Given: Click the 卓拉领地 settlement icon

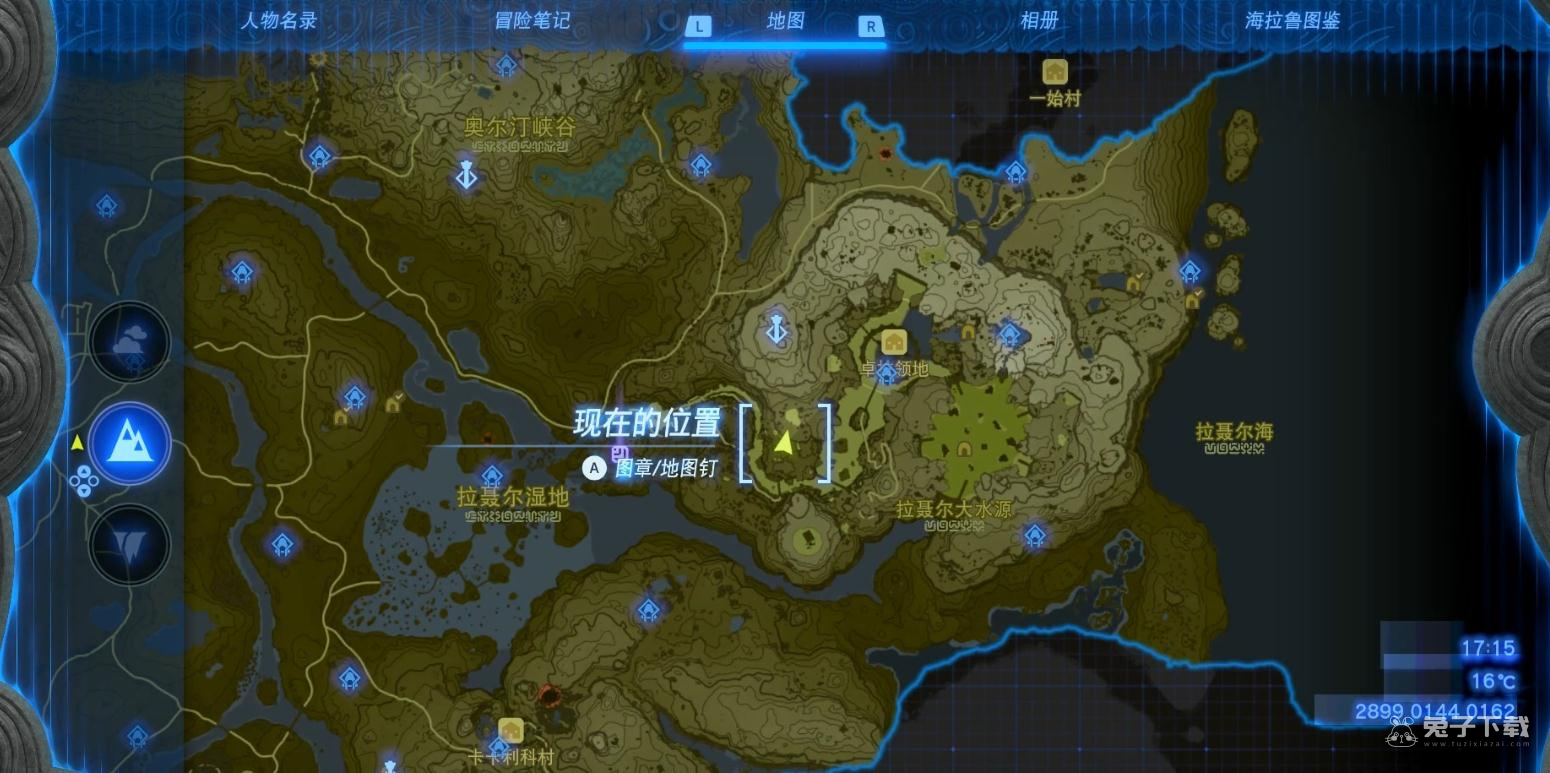Looking at the screenshot, I should 893,343.
